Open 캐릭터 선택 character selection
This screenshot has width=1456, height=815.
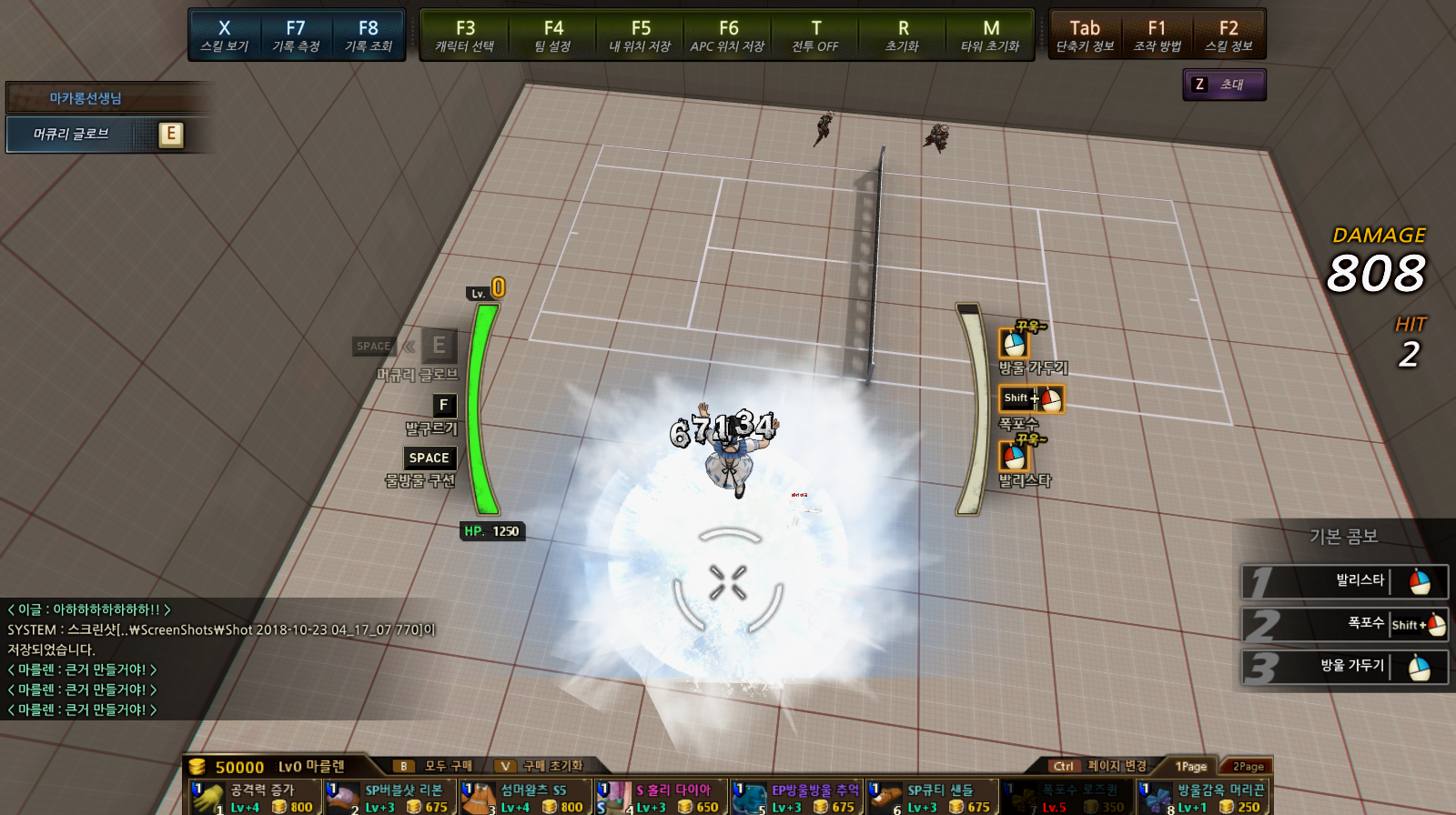click(465, 35)
